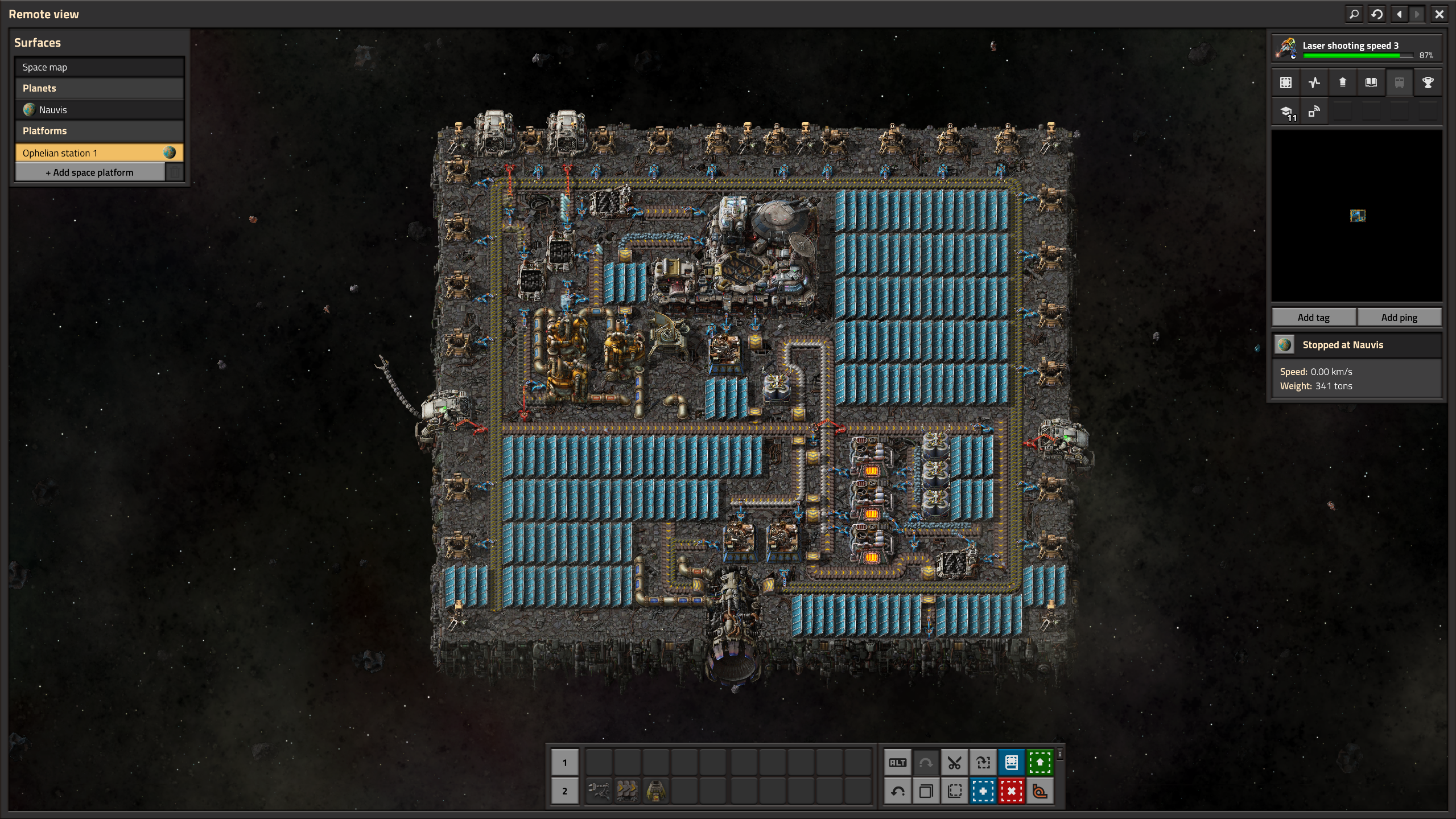Image resolution: width=1456 pixels, height=819 pixels.
Task: Toggle the ALT mode button
Action: tap(897, 763)
